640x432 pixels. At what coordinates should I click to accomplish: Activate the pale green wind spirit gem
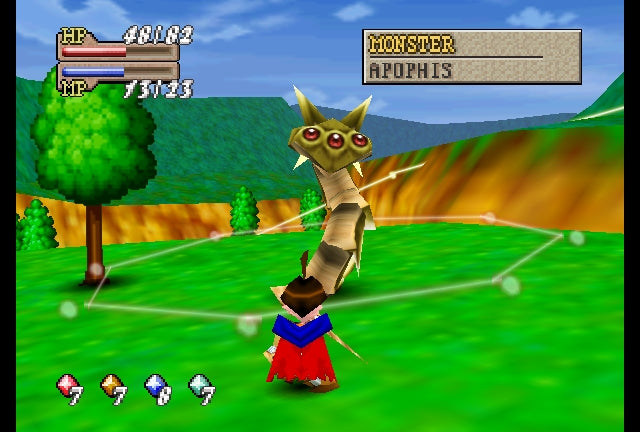click(199, 386)
